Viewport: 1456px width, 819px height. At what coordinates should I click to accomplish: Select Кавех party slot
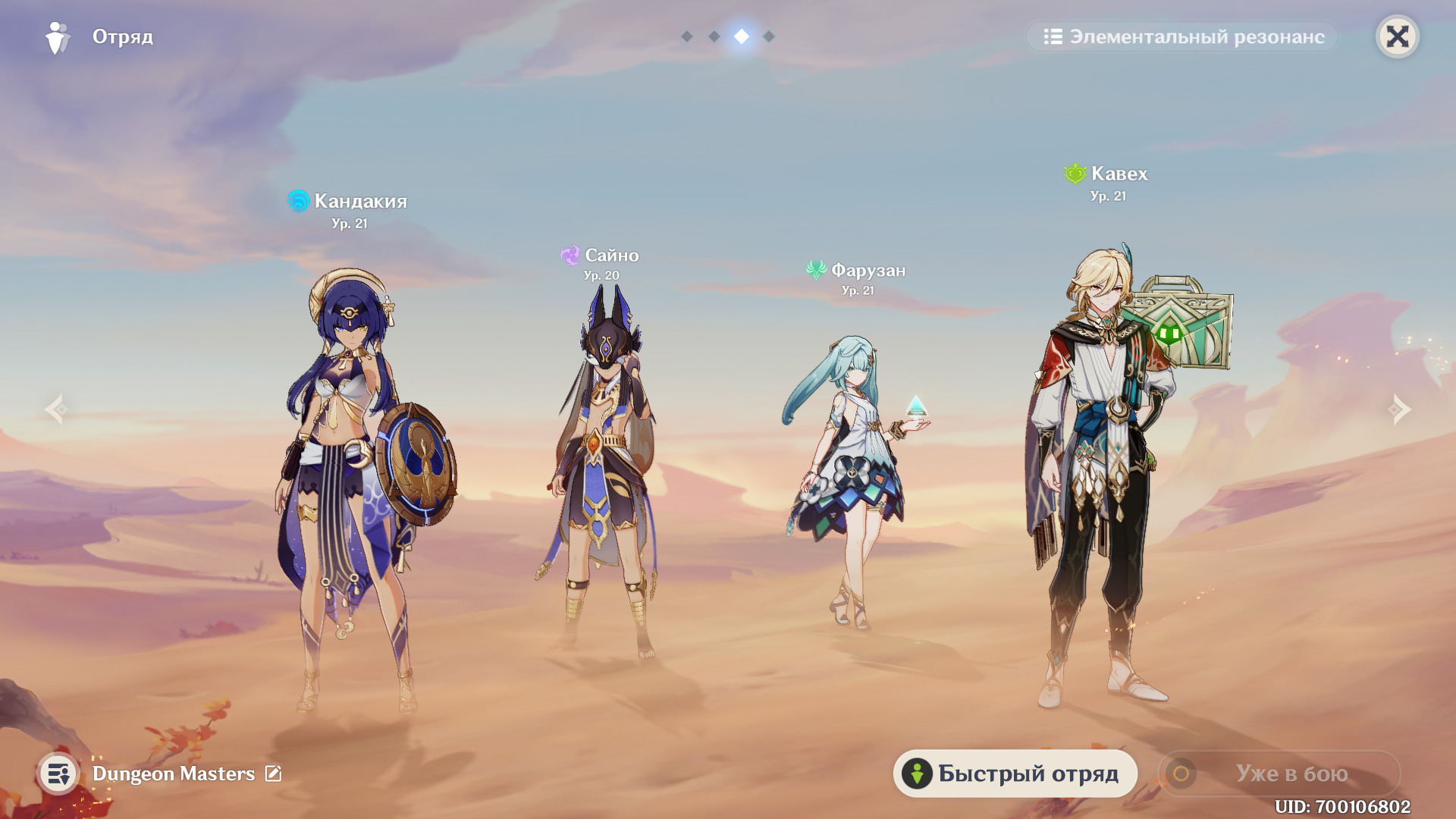pos(1103,470)
